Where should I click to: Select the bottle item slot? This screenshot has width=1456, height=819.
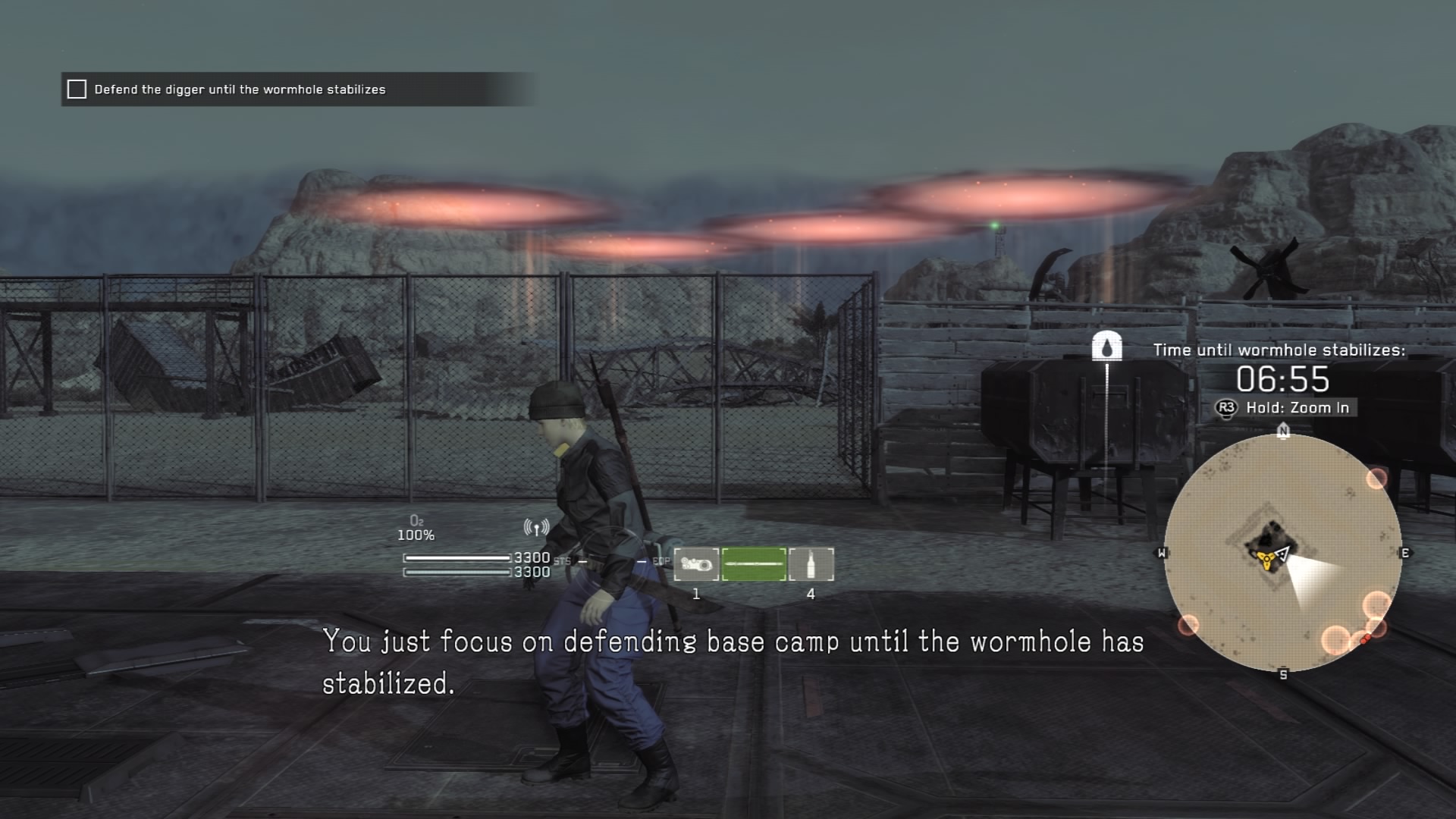pos(811,564)
